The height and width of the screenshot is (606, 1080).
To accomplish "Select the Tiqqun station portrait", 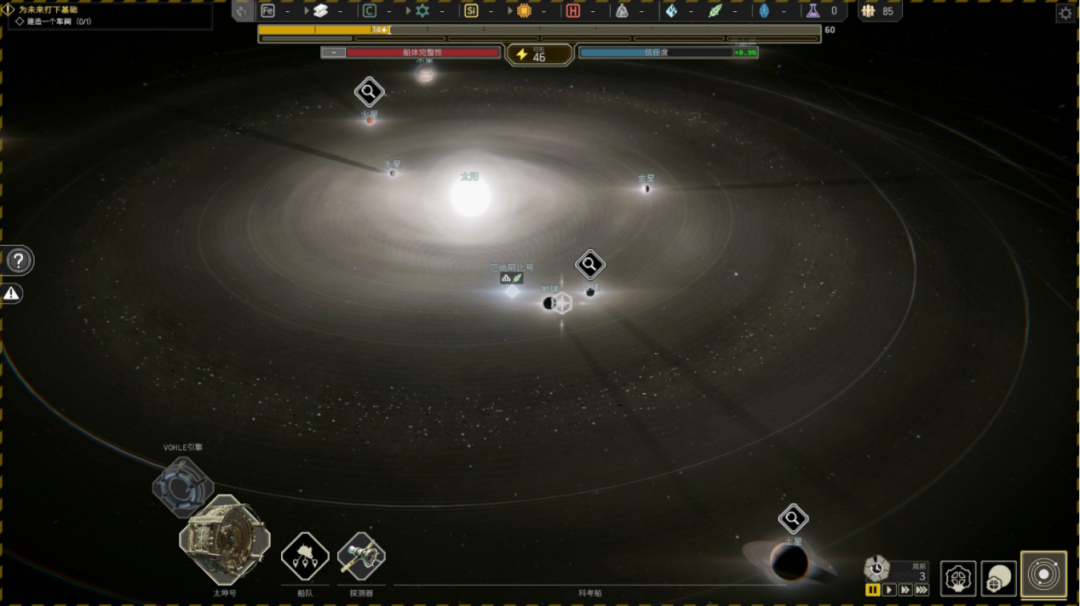I will 224,541.
